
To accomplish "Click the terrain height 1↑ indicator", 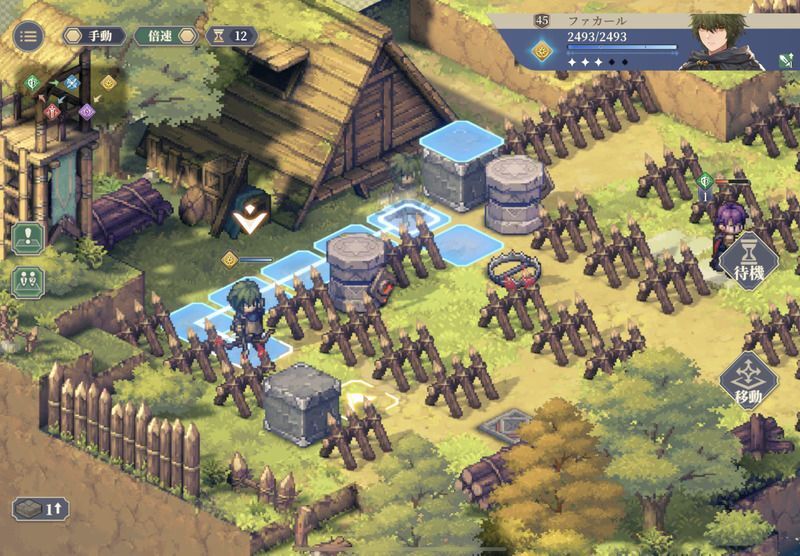I will 40,508.
